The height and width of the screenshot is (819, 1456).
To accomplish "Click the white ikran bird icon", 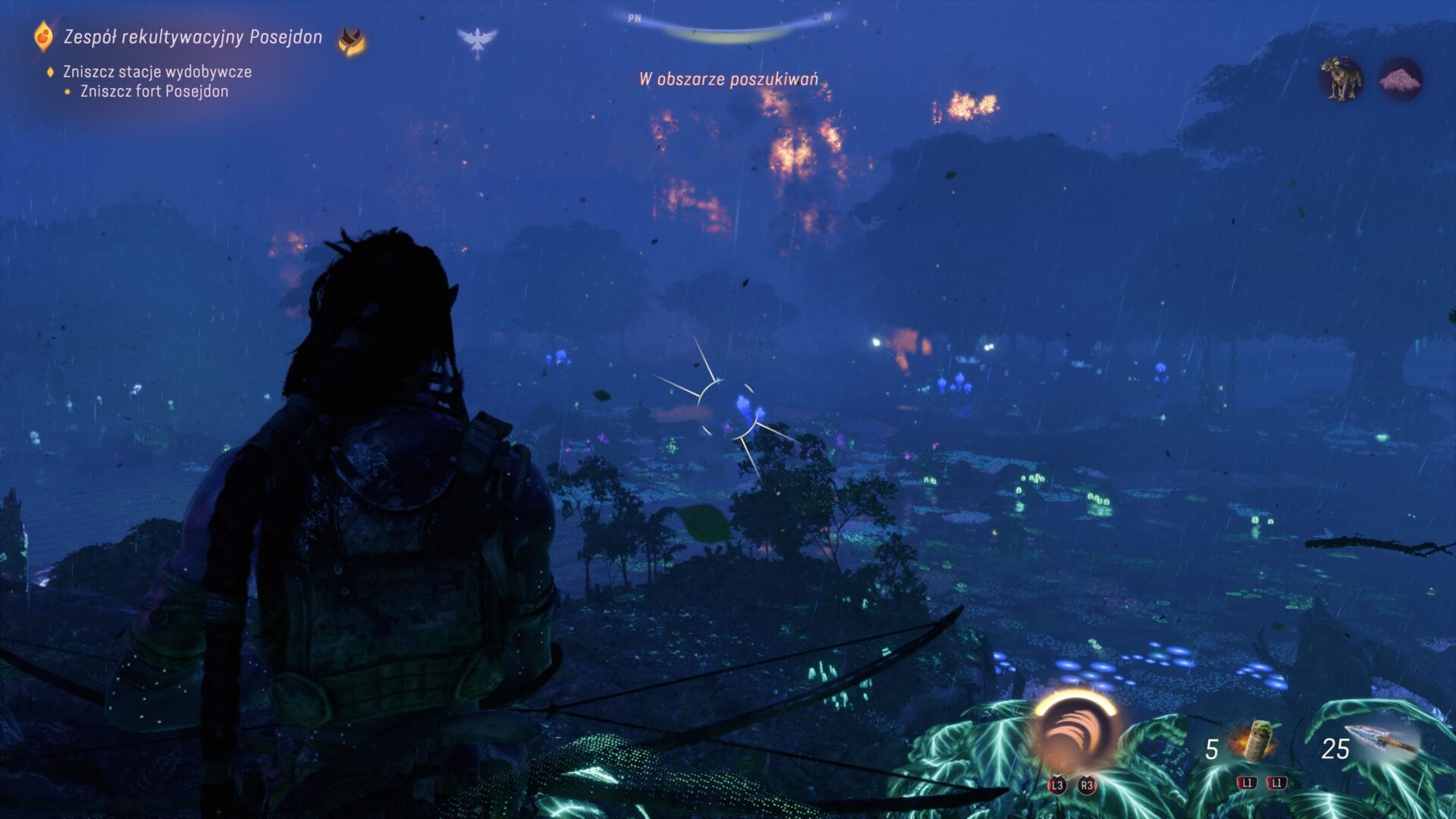I will tap(477, 41).
